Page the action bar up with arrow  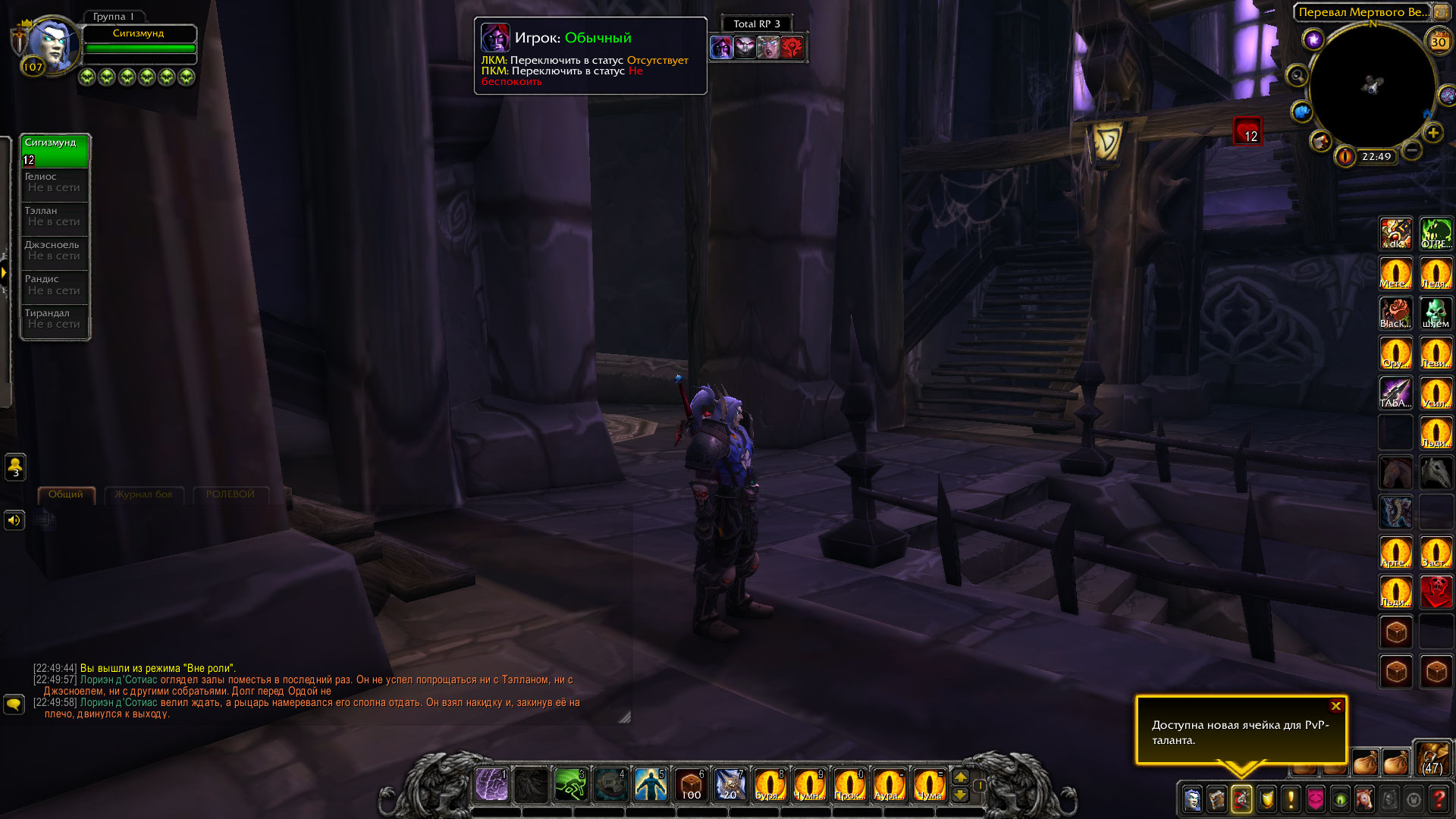[x=960, y=777]
